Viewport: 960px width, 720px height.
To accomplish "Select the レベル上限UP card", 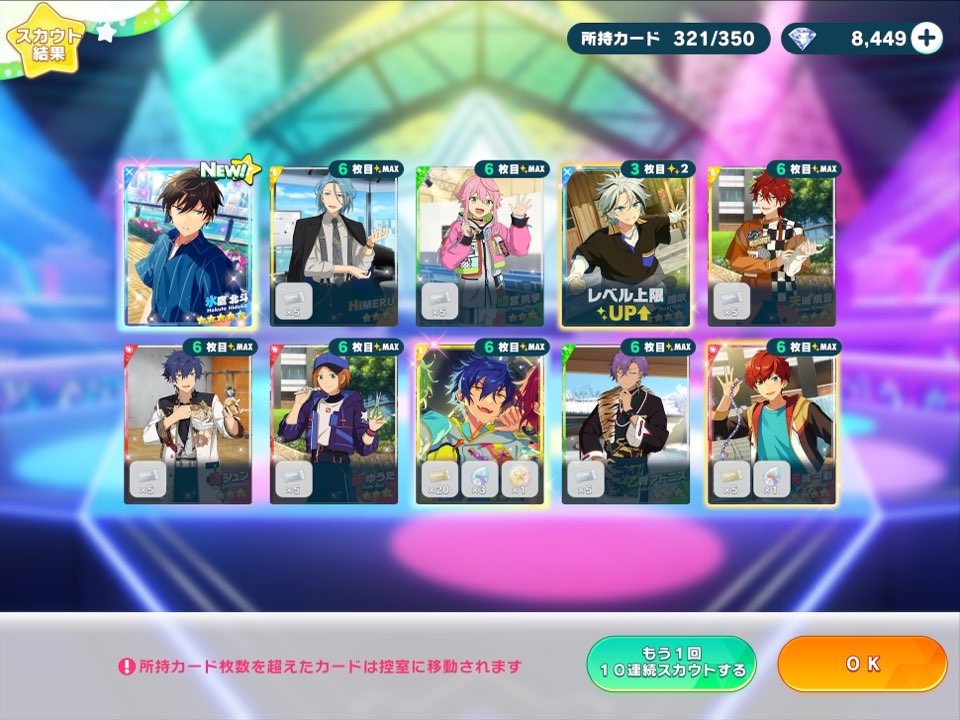I will pos(626,245).
